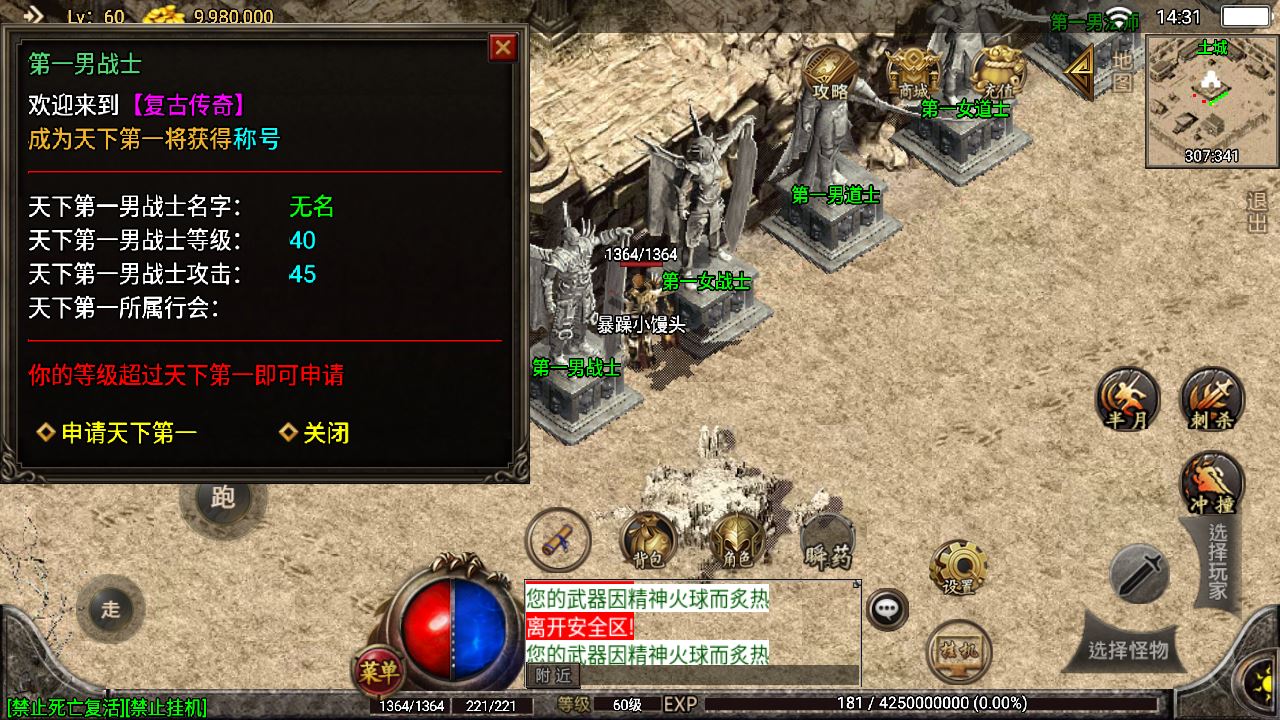Viewport: 1280px width, 720px height.
Task: Open the 充值 recharge icon
Action: (x=996, y=72)
